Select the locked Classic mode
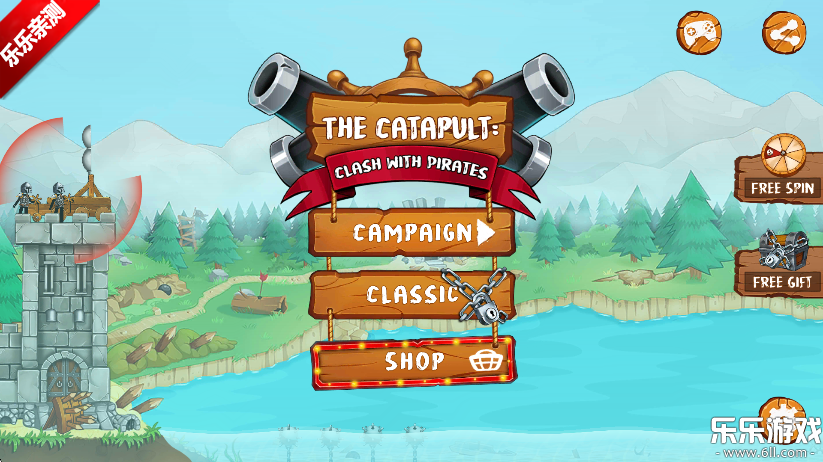 412,294
